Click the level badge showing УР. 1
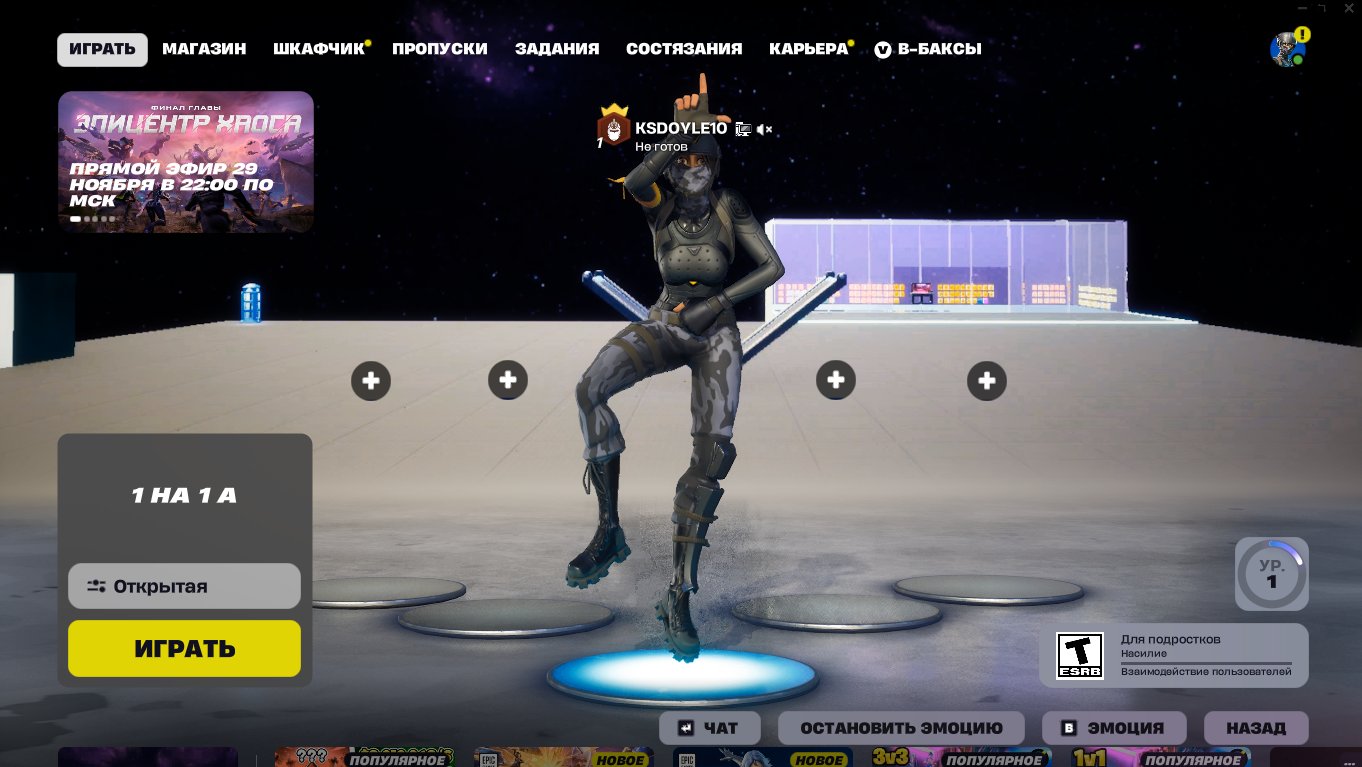The height and width of the screenshot is (767, 1362). (x=1271, y=573)
